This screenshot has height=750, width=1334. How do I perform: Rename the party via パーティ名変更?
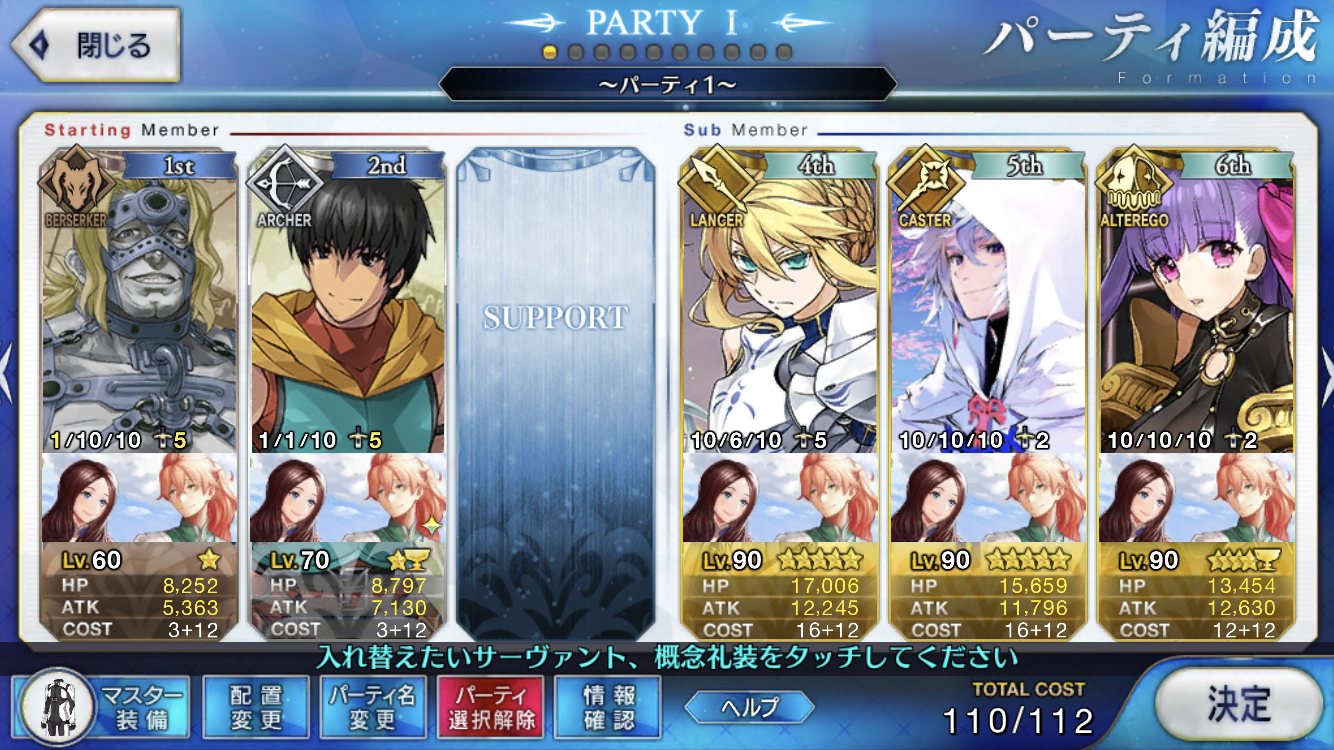click(x=372, y=707)
